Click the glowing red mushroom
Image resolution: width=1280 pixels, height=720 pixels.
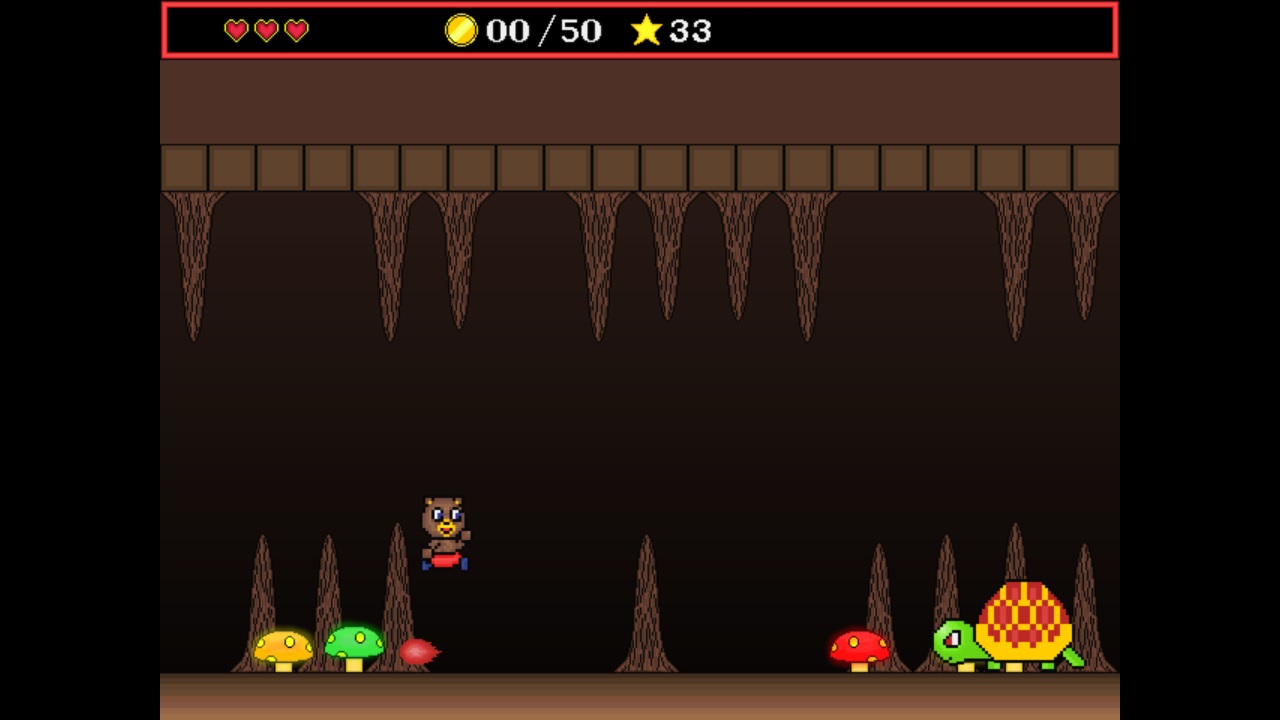(858, 648)
